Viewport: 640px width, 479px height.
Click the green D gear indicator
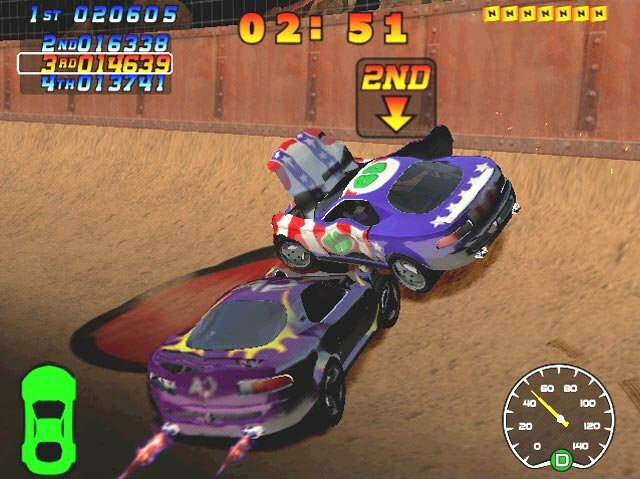tap(561, 461)
